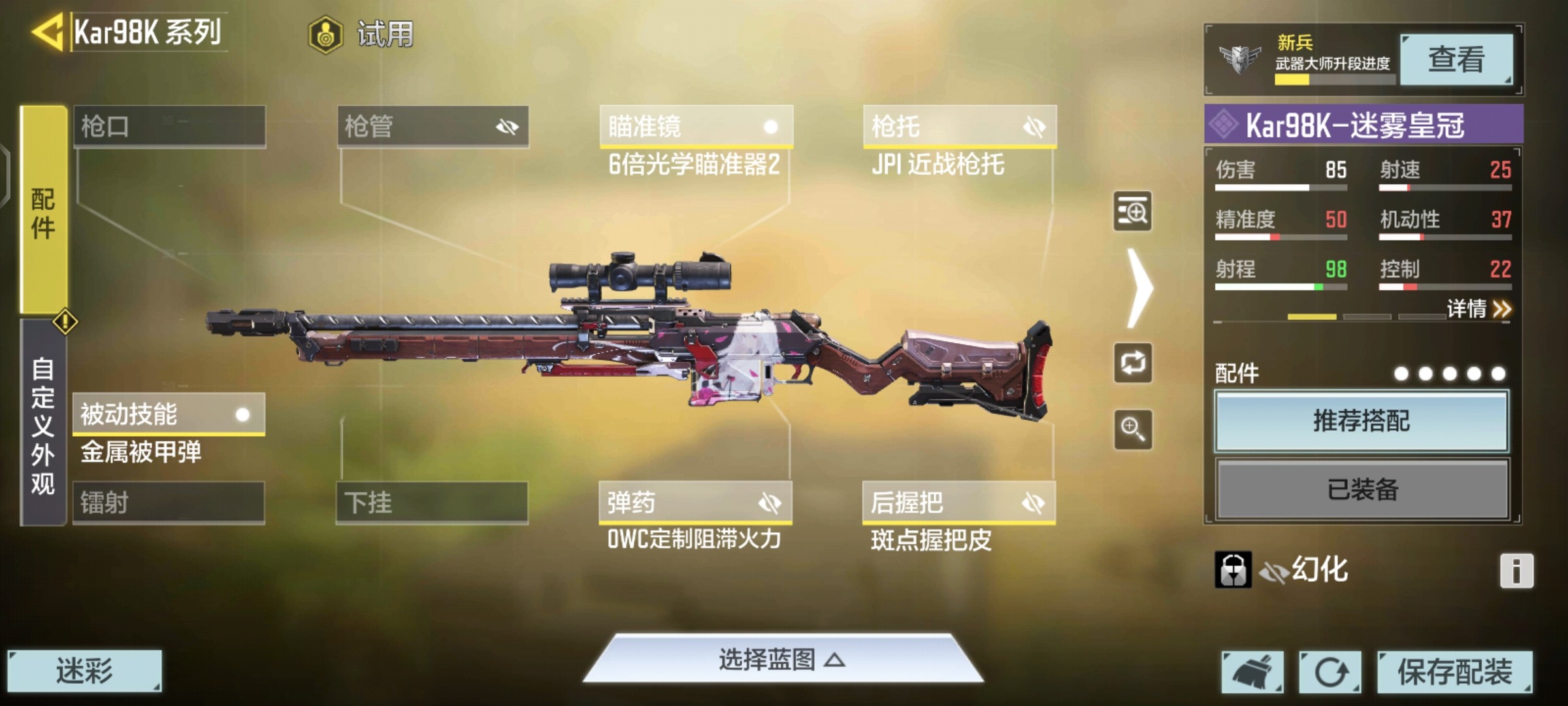Switch to the 自定义外观 tab

click(x=43, y=425)
